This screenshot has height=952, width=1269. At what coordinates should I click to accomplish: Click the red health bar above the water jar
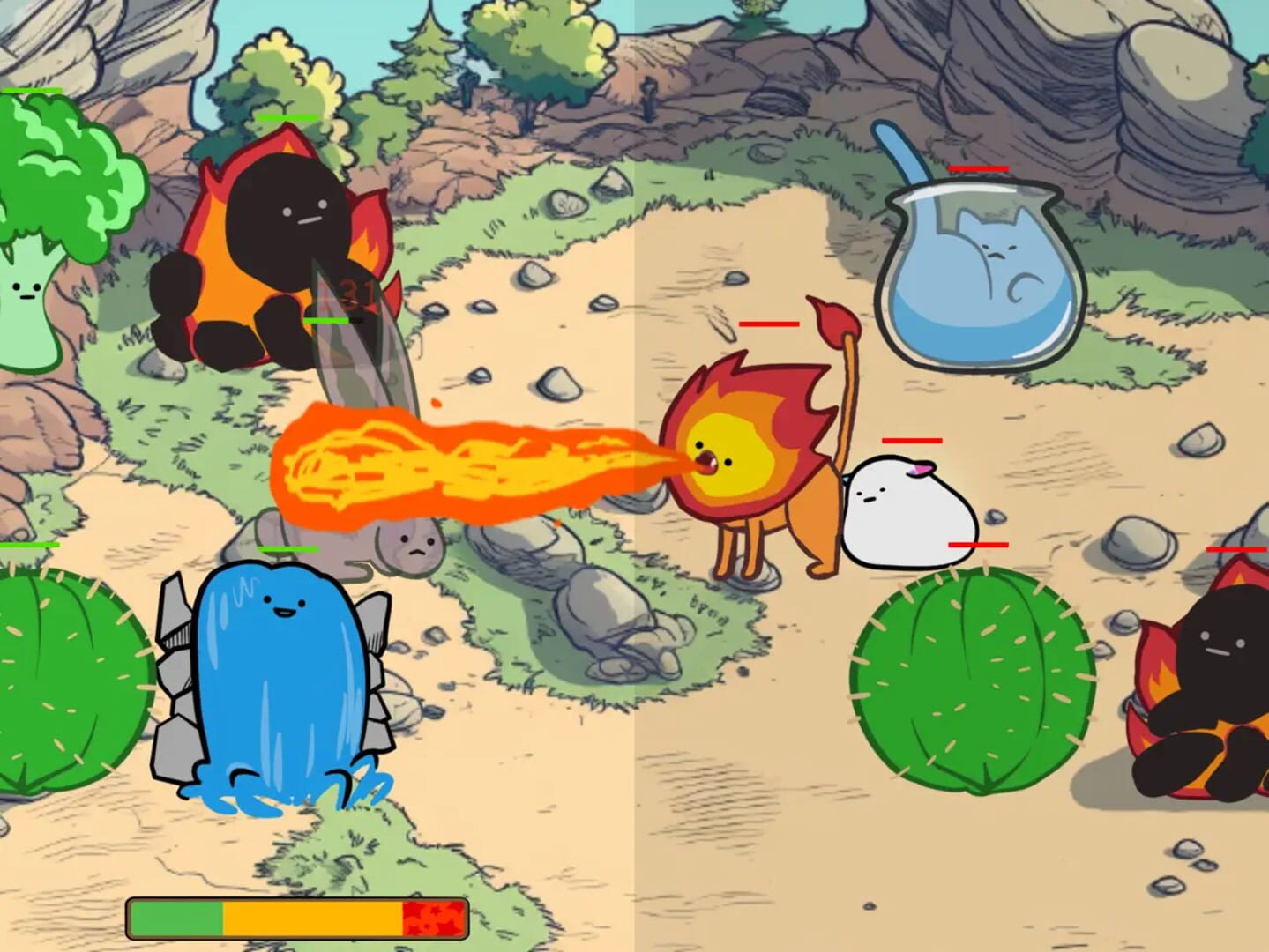[x=977, y=168]
